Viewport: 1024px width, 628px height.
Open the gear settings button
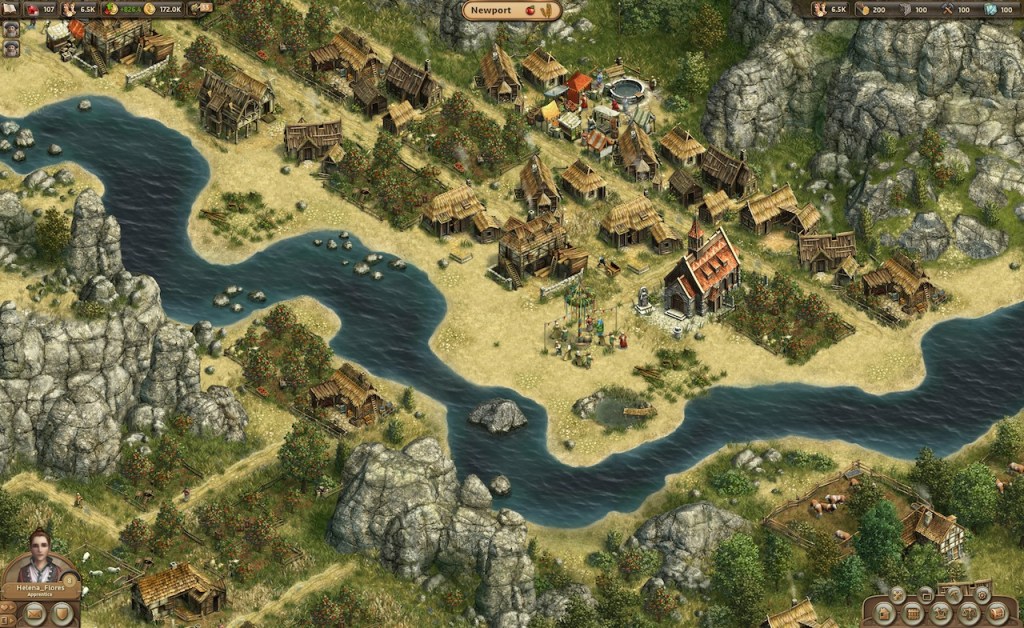(x=982, y=595)
